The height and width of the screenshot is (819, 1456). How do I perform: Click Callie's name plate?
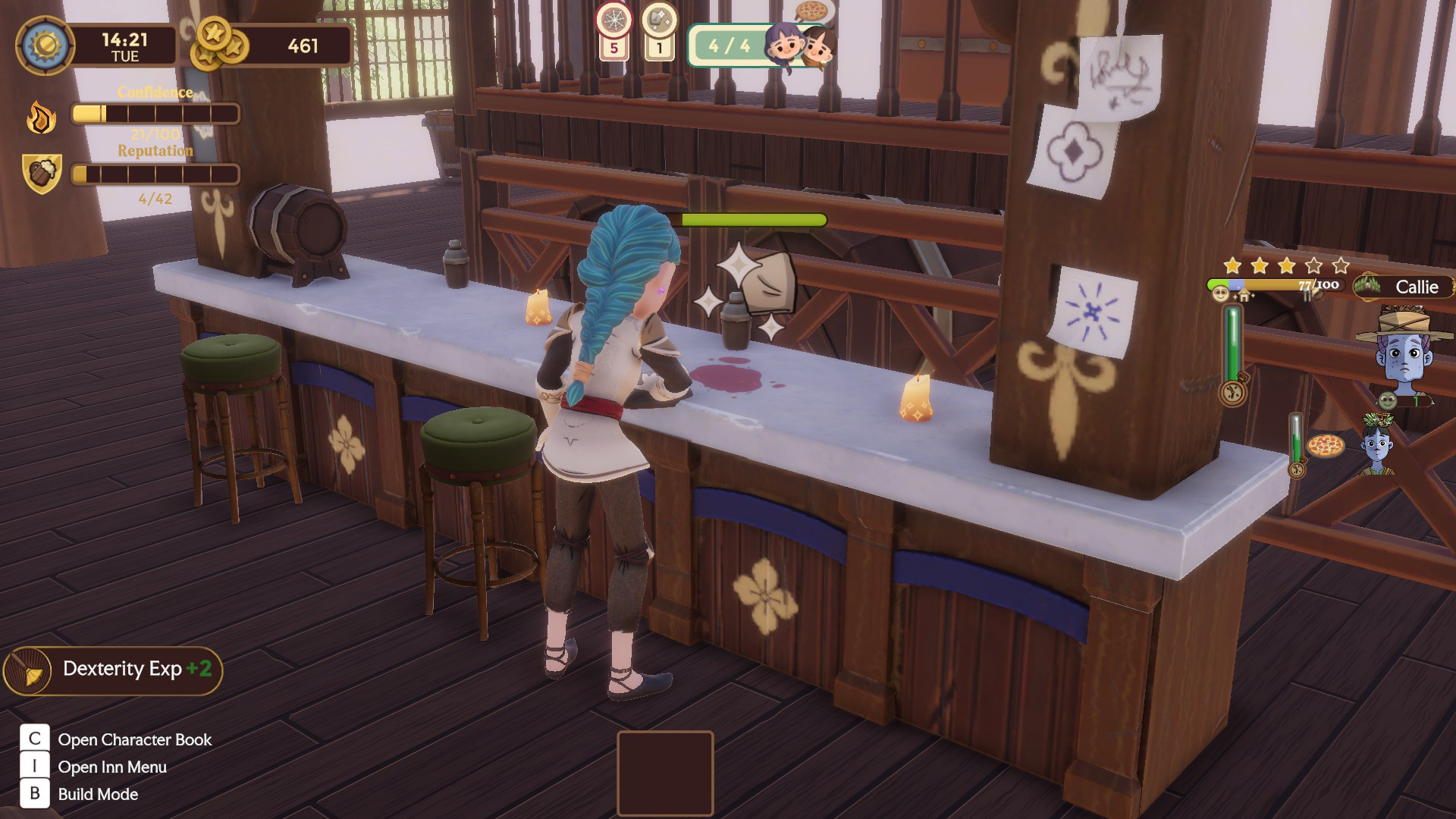(x=1405, y=287)
